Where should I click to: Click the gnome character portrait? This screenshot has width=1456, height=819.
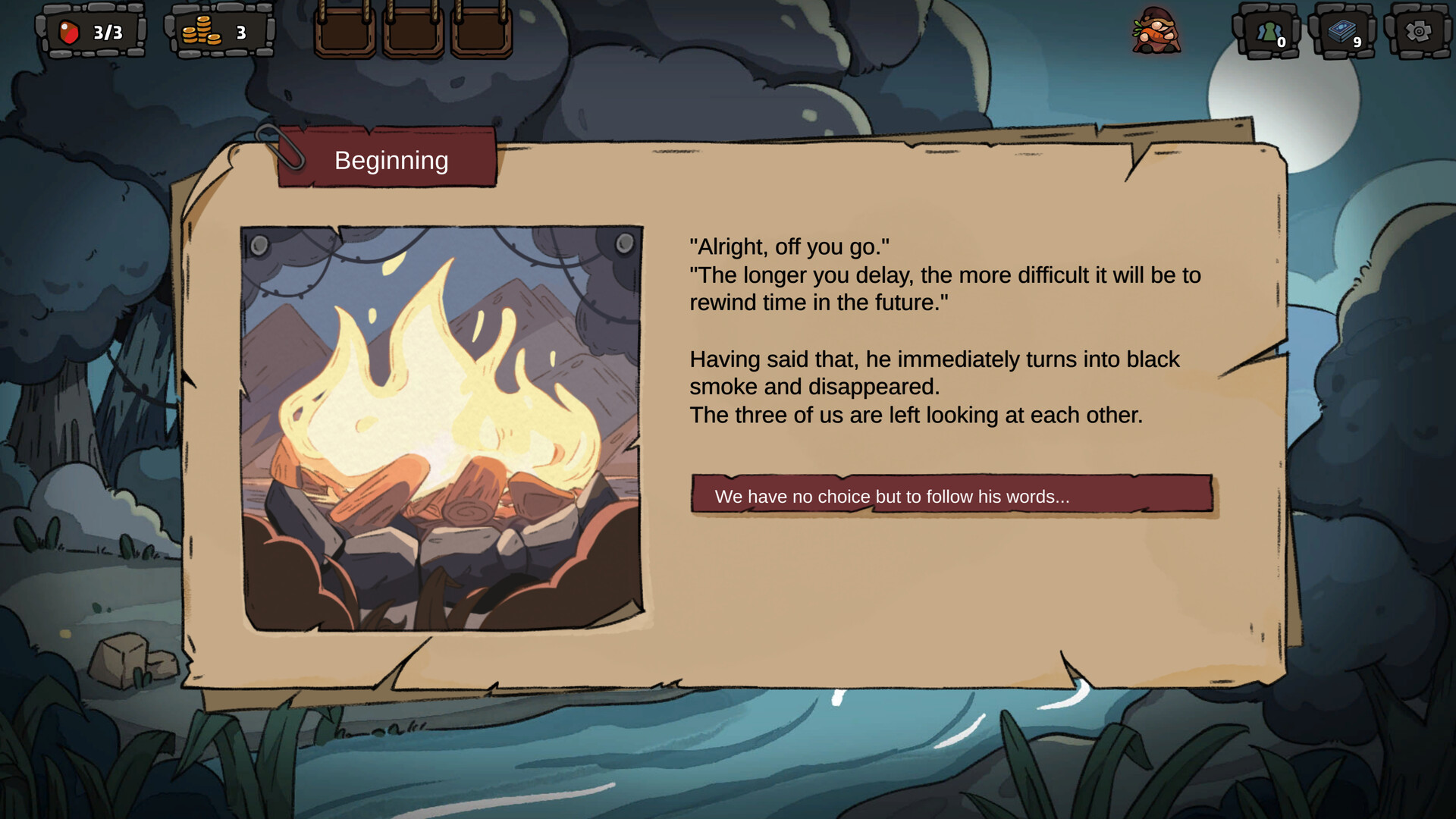(x=1156, y=31)
